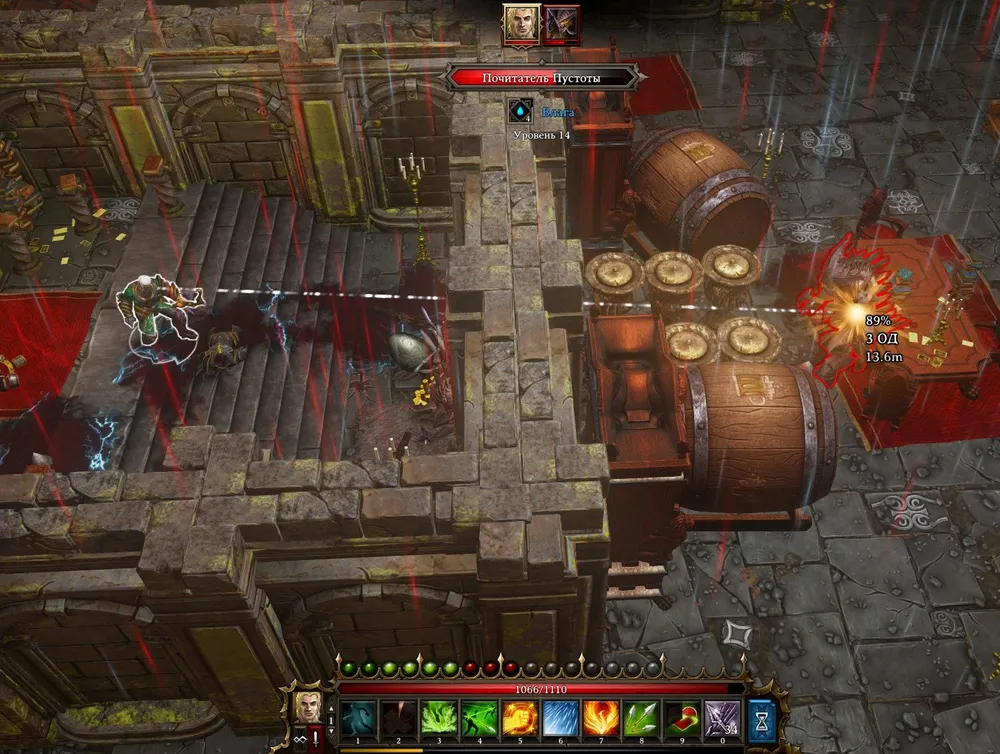Screen dimensions: 1000x754
Task: Toggle the red sword weapon icon below the portrait
Action: [x=317, y=740]
